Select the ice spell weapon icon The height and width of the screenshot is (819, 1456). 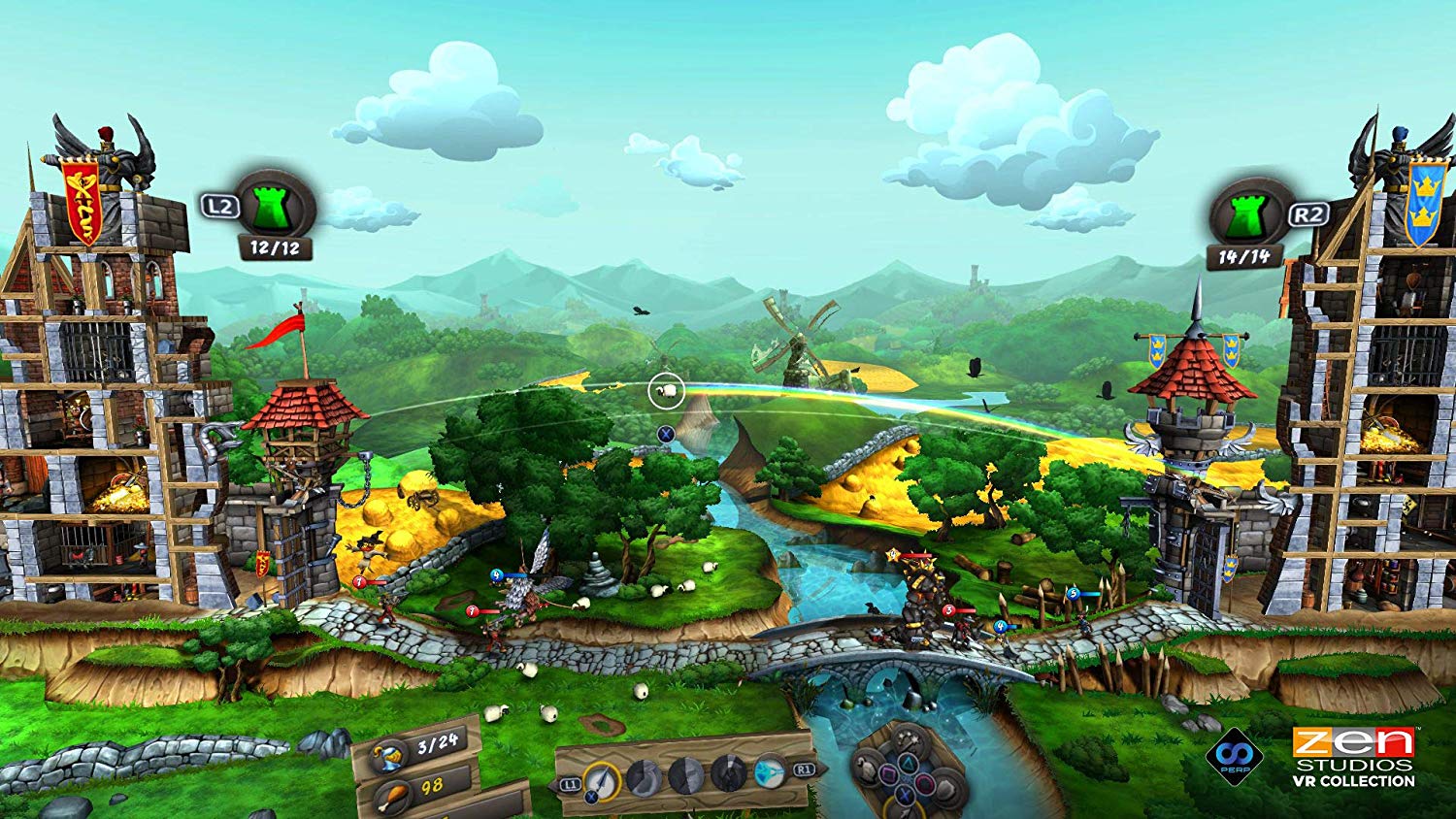point(770,774)
